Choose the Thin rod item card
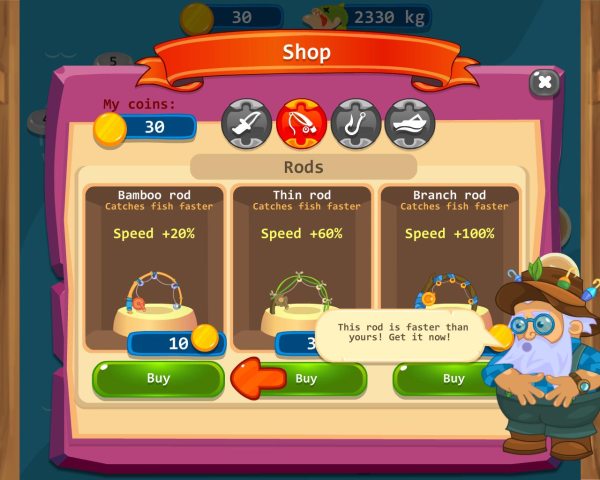 302,258
